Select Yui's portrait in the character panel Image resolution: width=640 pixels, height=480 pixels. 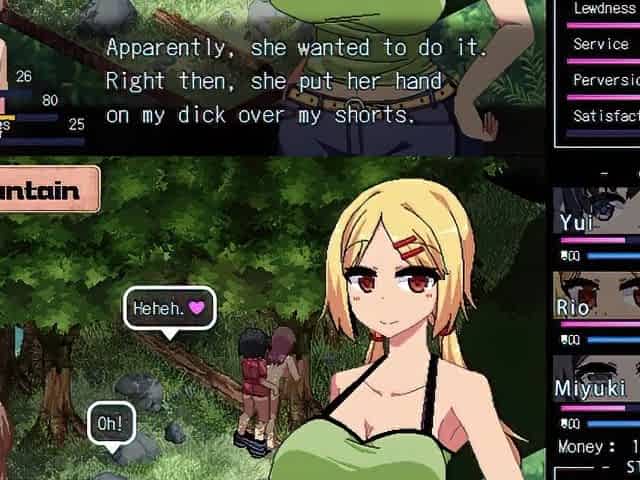(597, 210)
